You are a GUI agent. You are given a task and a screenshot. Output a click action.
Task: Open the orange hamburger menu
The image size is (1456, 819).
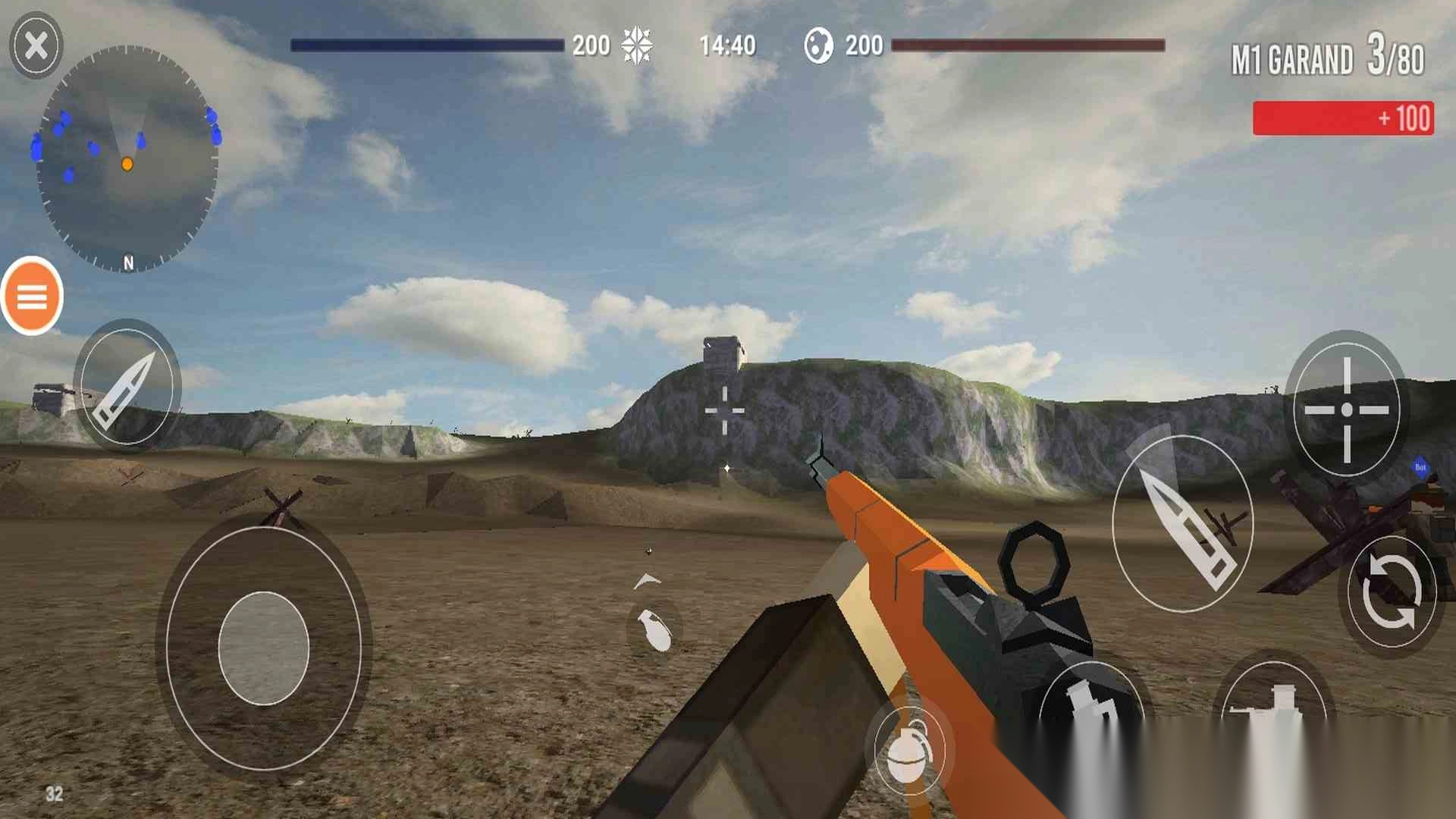pyautogui.click(x=32, y=297)
